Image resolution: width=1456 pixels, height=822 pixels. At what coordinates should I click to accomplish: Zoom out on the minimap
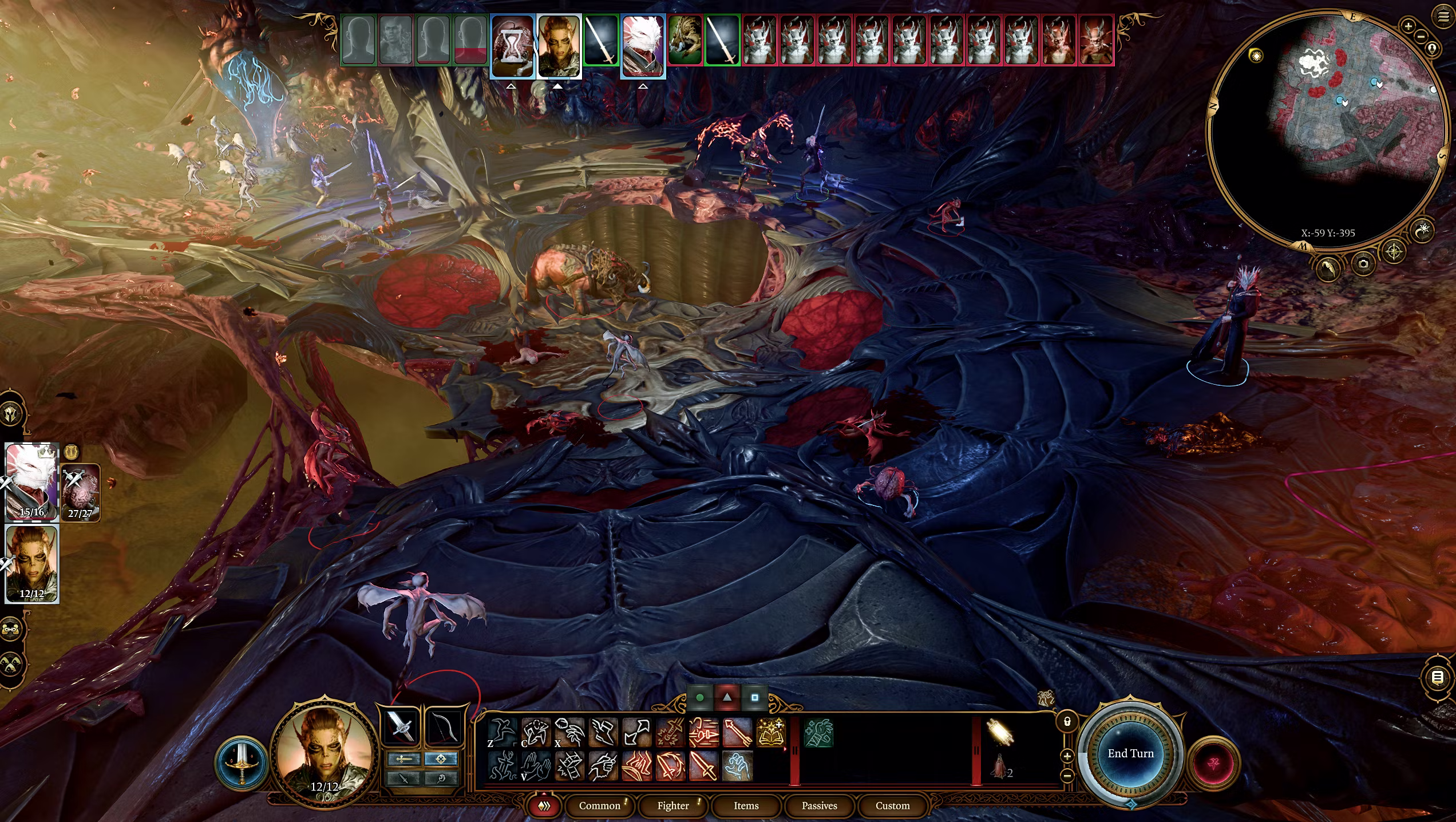pos(1421,36)
